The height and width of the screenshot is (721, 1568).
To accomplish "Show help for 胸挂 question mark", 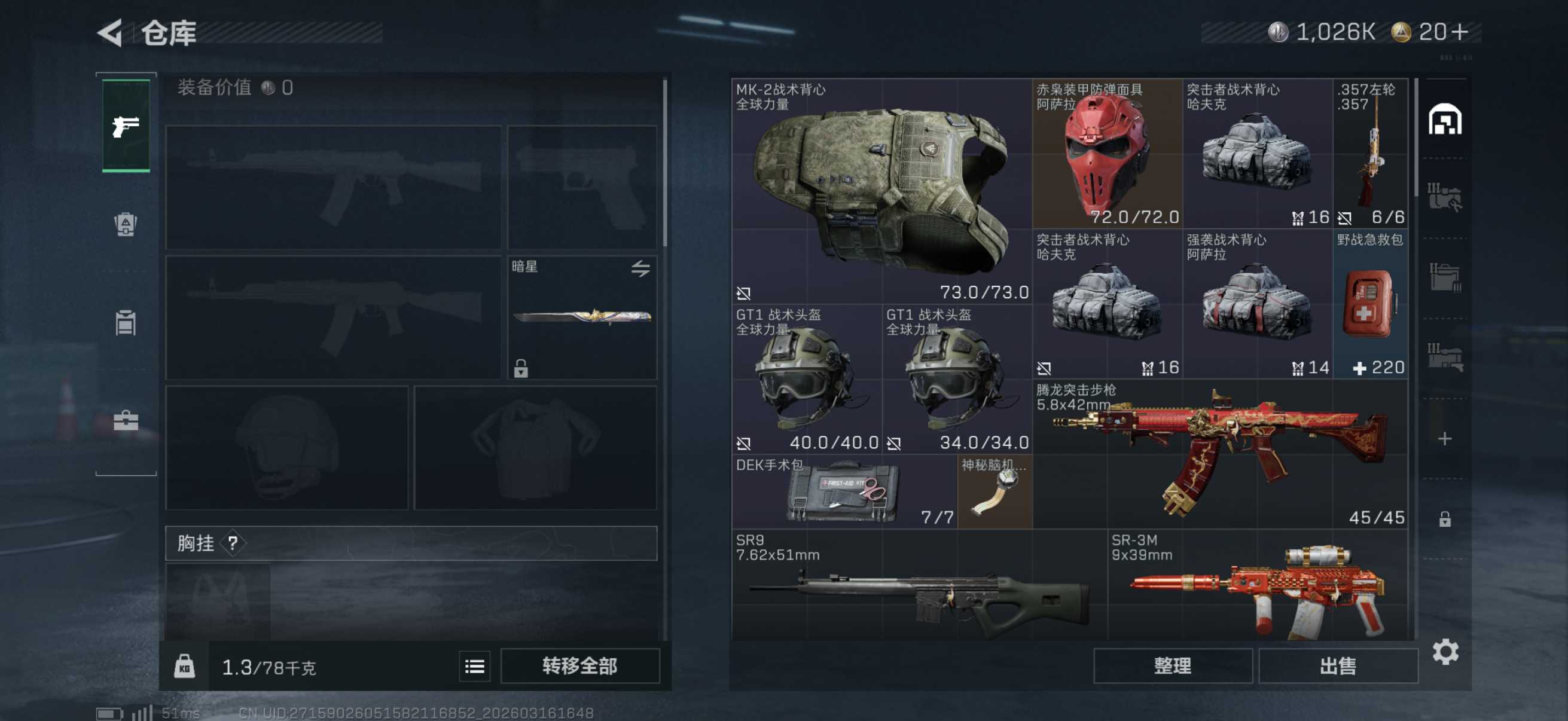I will (x=233, y=543).
